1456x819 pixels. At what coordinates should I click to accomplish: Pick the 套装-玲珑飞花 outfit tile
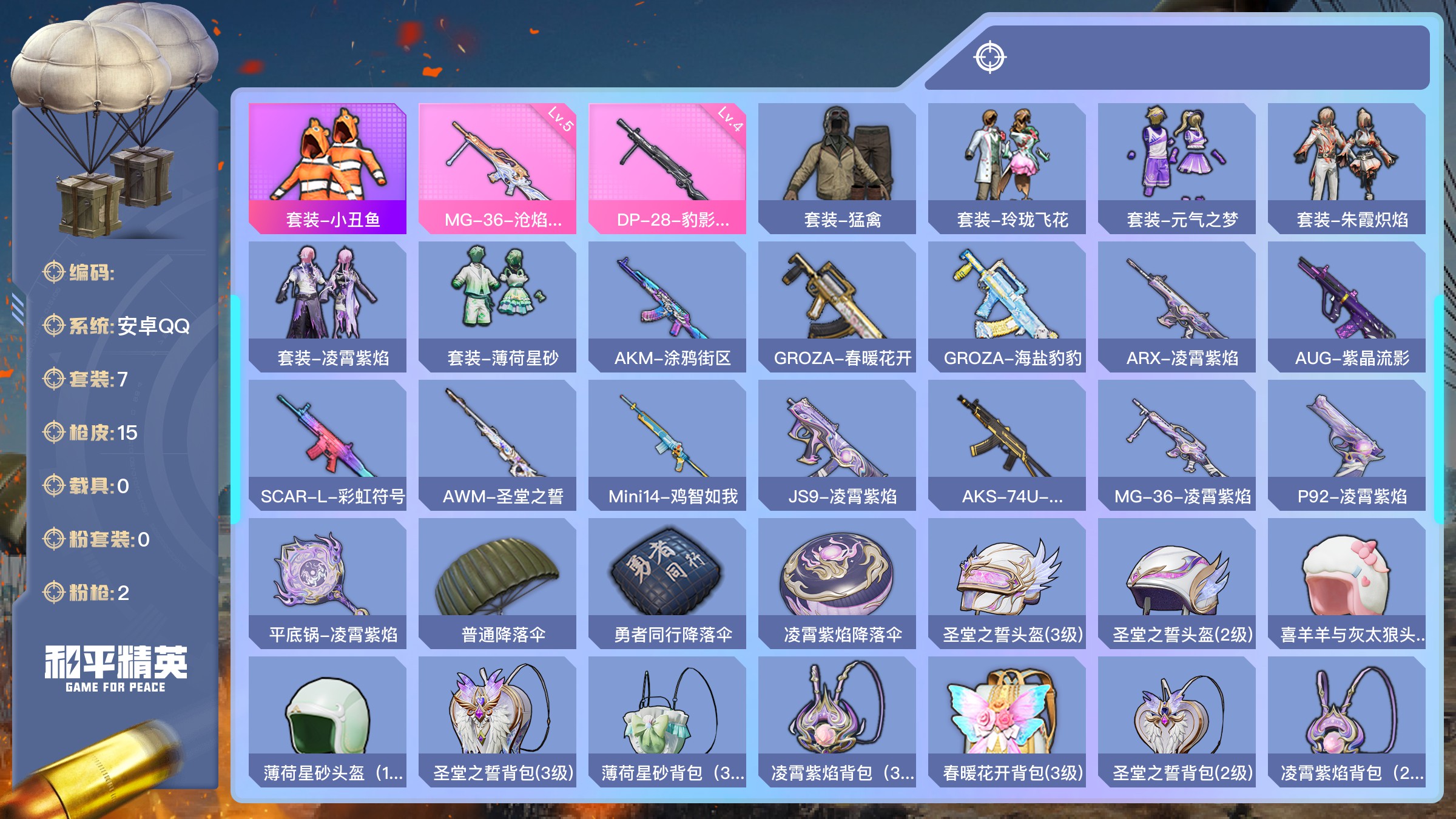click(x=1007, y=168)
